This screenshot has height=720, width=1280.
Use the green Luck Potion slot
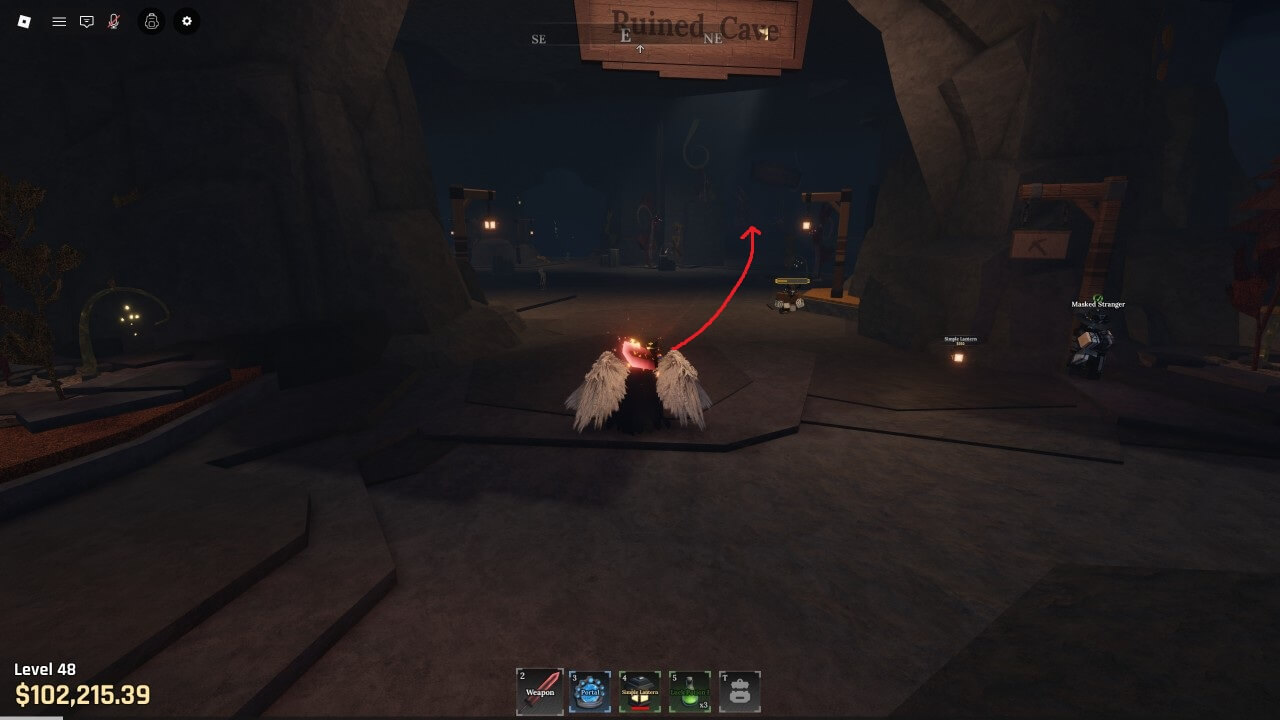click(690, 692)
